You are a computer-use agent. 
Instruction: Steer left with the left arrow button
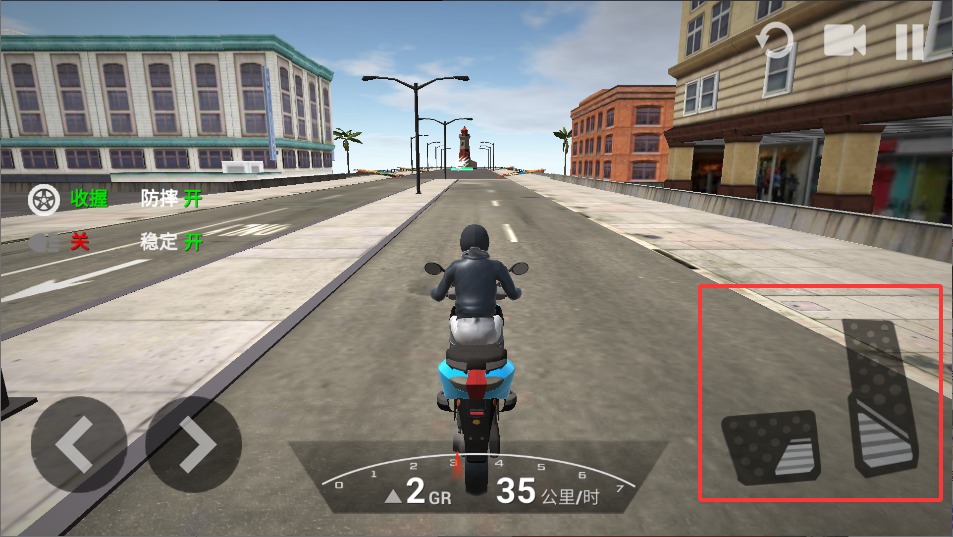click(78, 445)
